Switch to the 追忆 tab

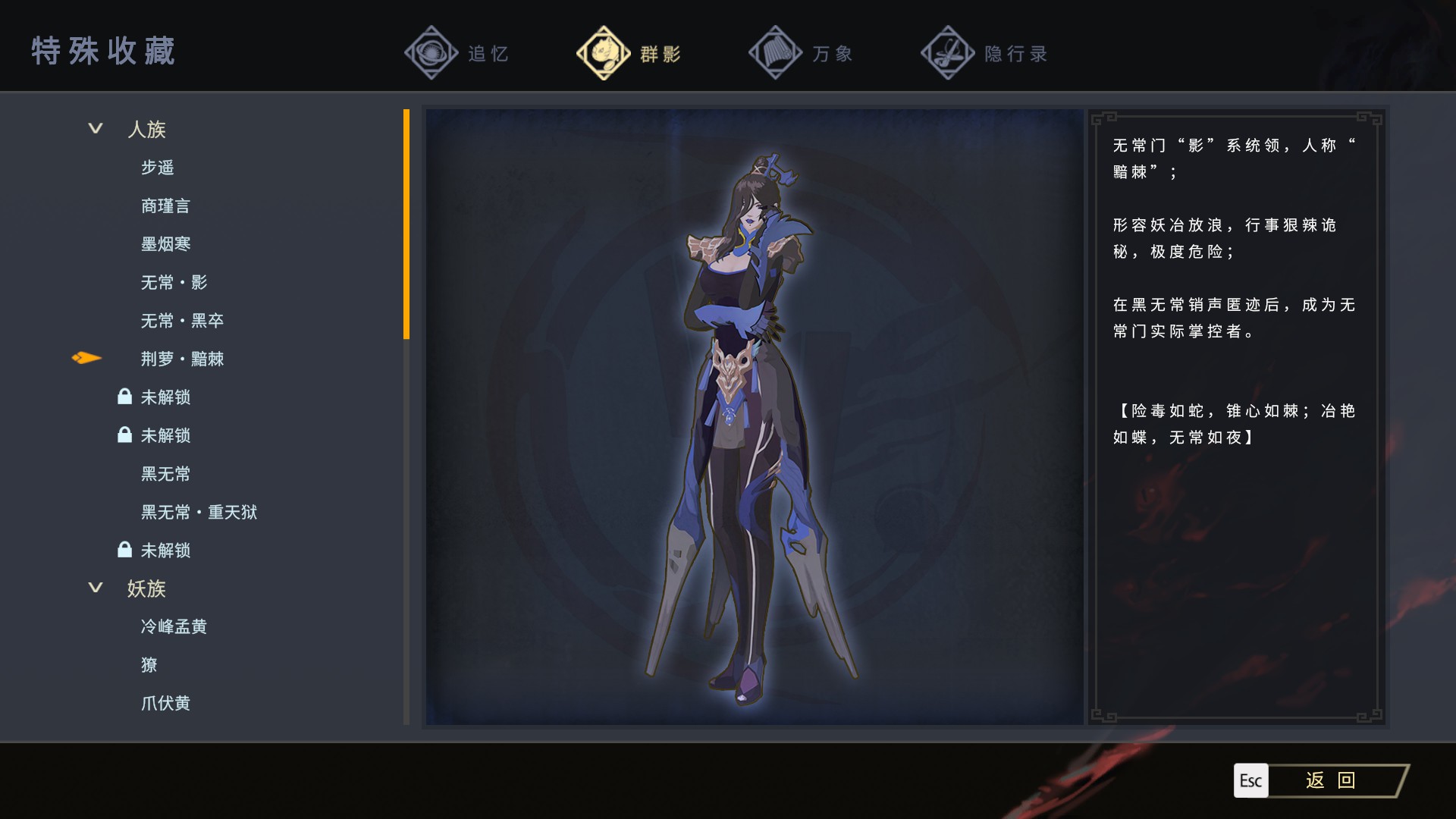457,53
